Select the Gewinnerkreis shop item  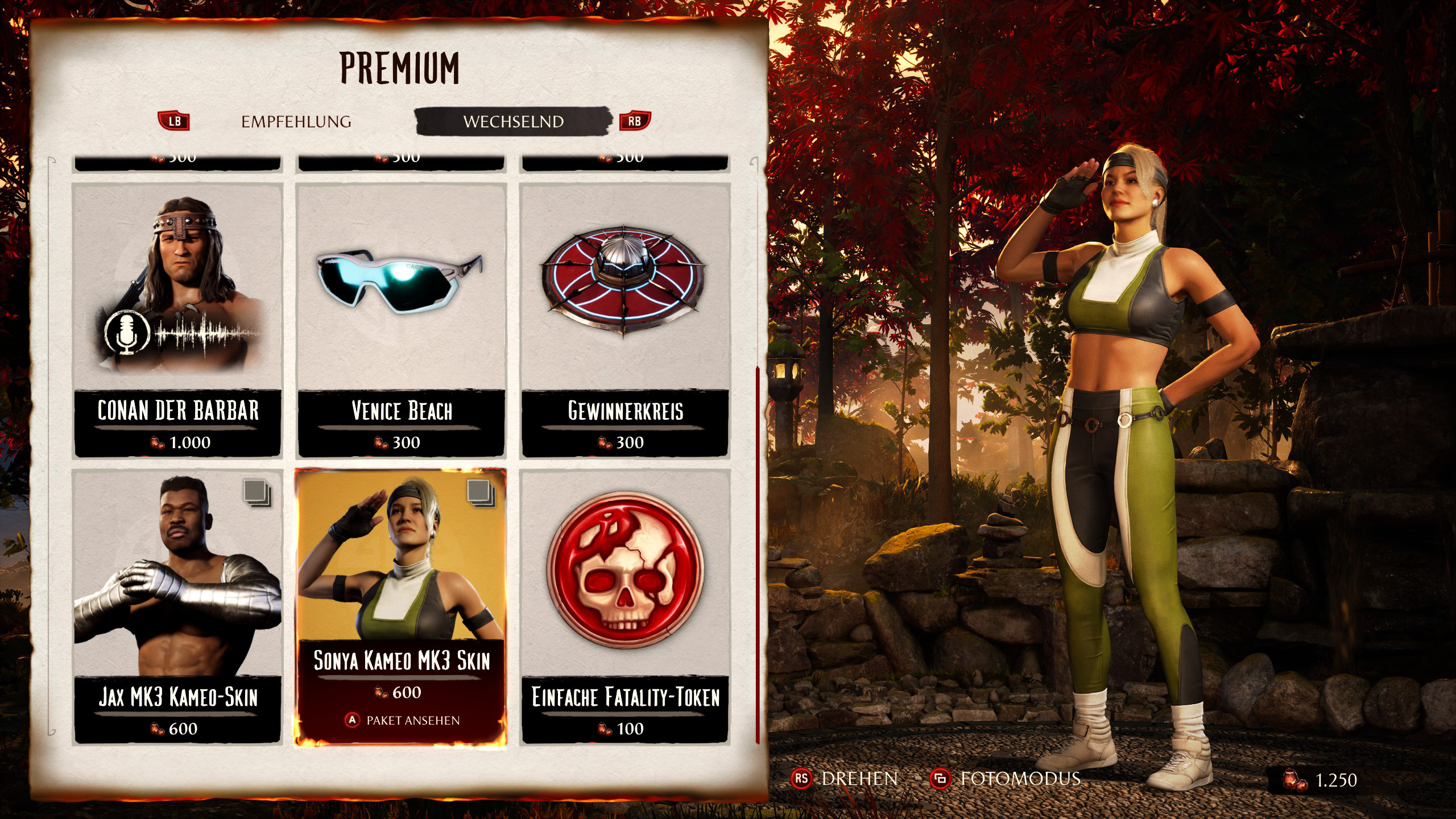pyautogui.click(x=625, y=320)
